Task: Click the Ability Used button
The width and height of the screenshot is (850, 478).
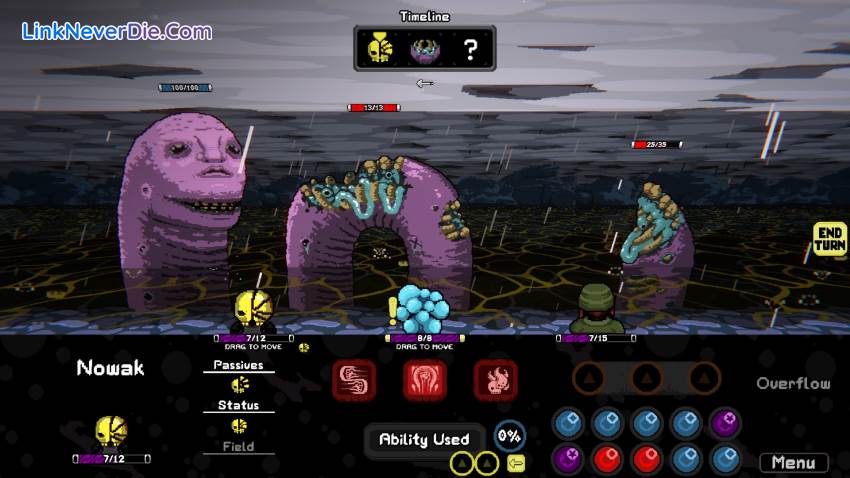Action: tap(424, 439)
